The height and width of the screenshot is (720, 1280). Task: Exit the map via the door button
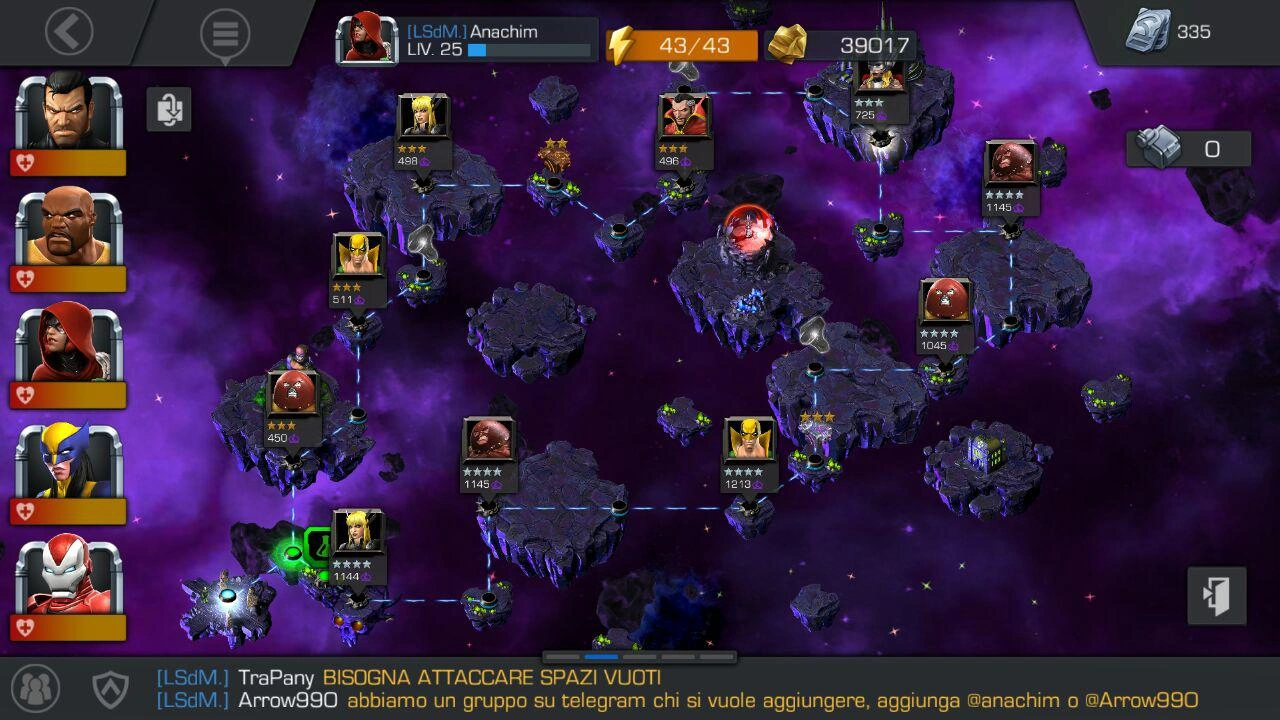tap(1217, 596)
